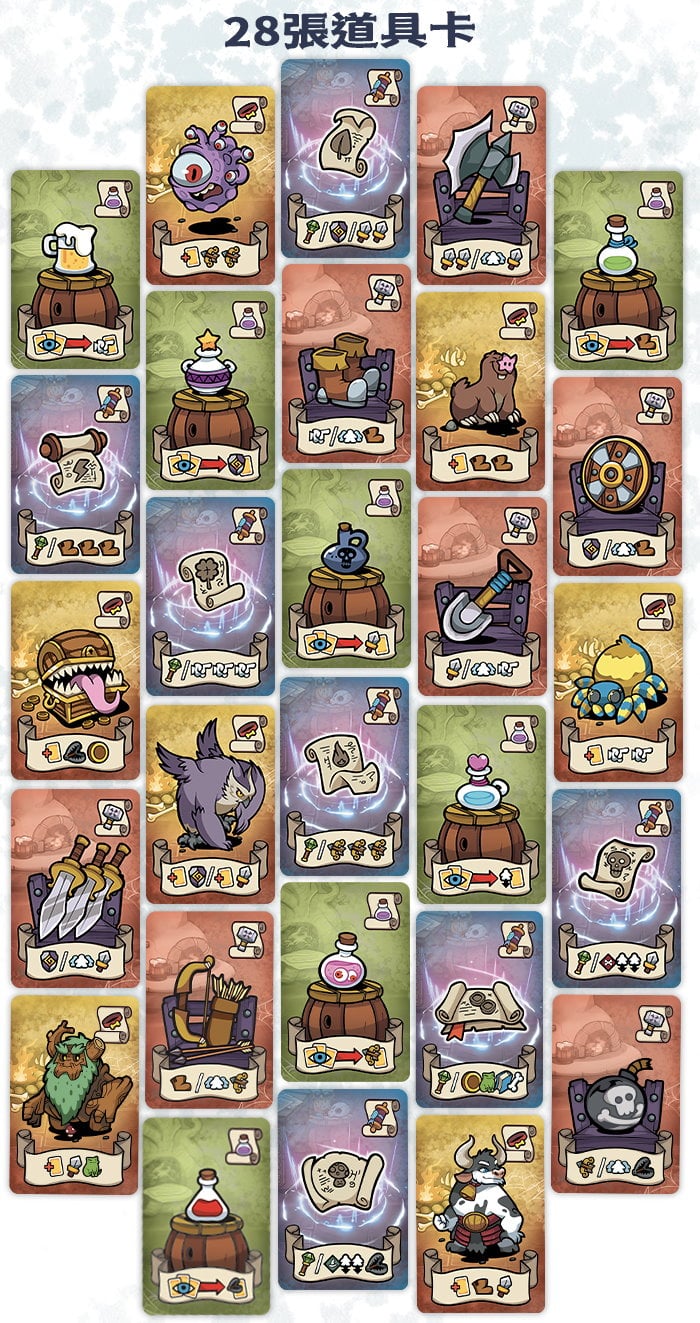Choose the double-bladed battle axe card
Image resolution: width=700 pixels, height=1323 pixels.
pyautogui.click(x=481, y=185)
